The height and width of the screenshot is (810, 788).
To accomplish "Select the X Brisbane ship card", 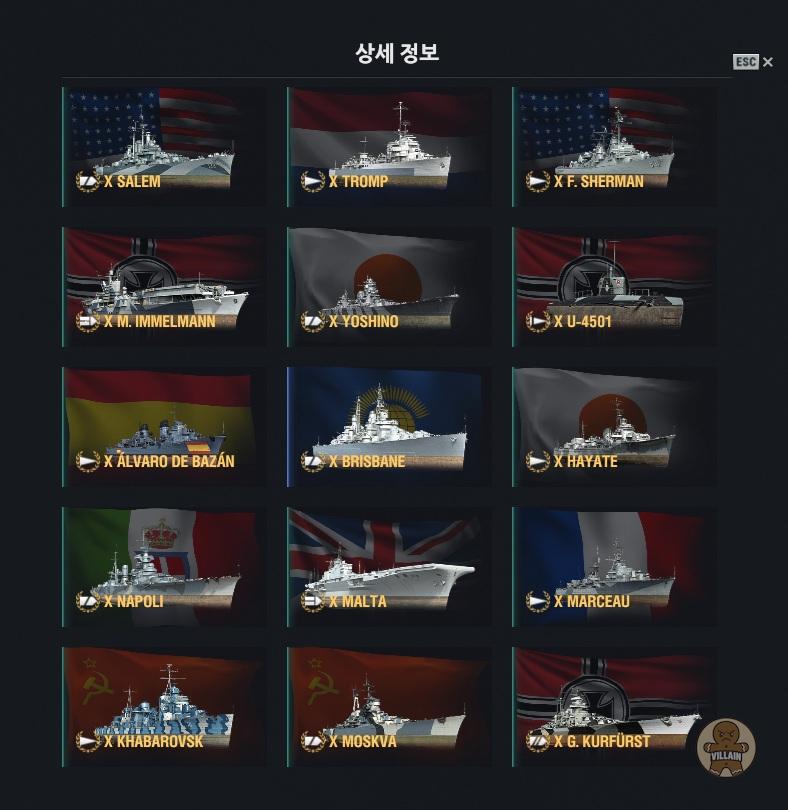I will (388, 426).
